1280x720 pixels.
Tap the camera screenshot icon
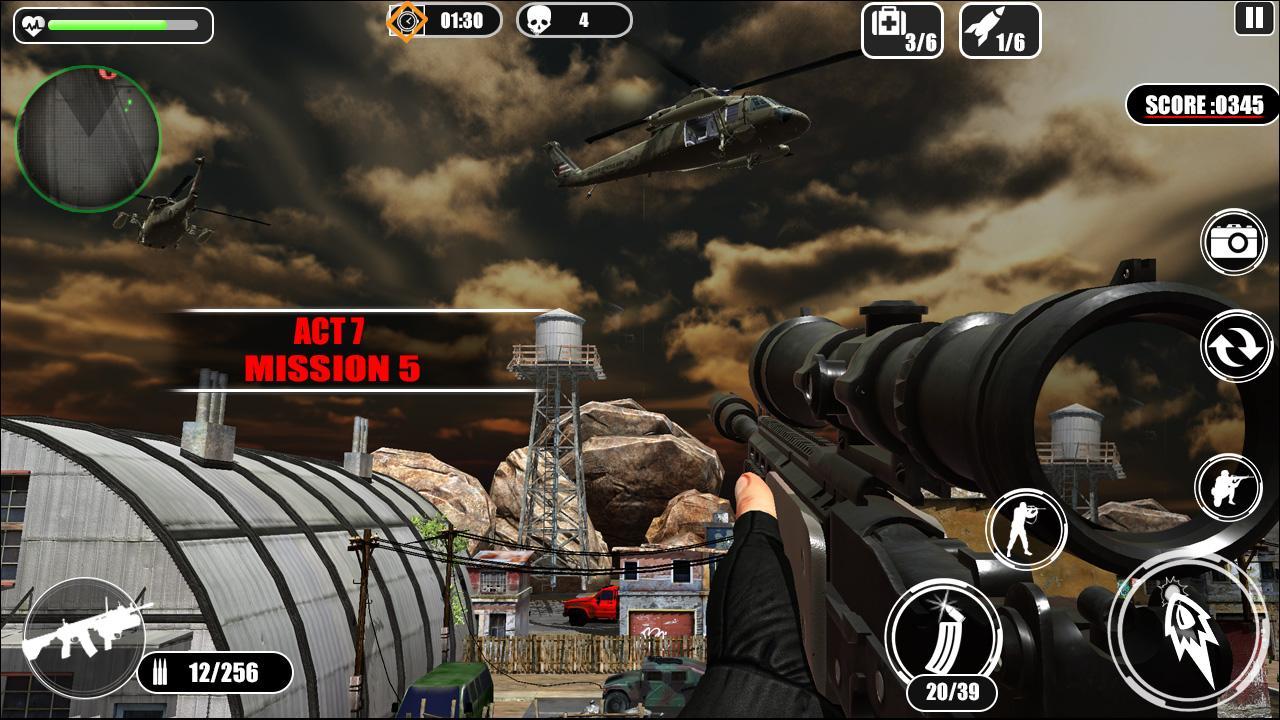click(x=1234, y=240)
